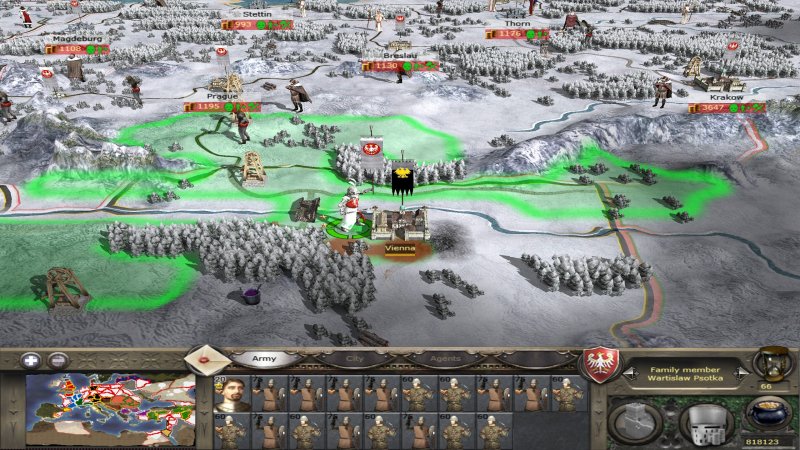
Task: Click the Breslau settlement banner
Action: tap(400, 66)
